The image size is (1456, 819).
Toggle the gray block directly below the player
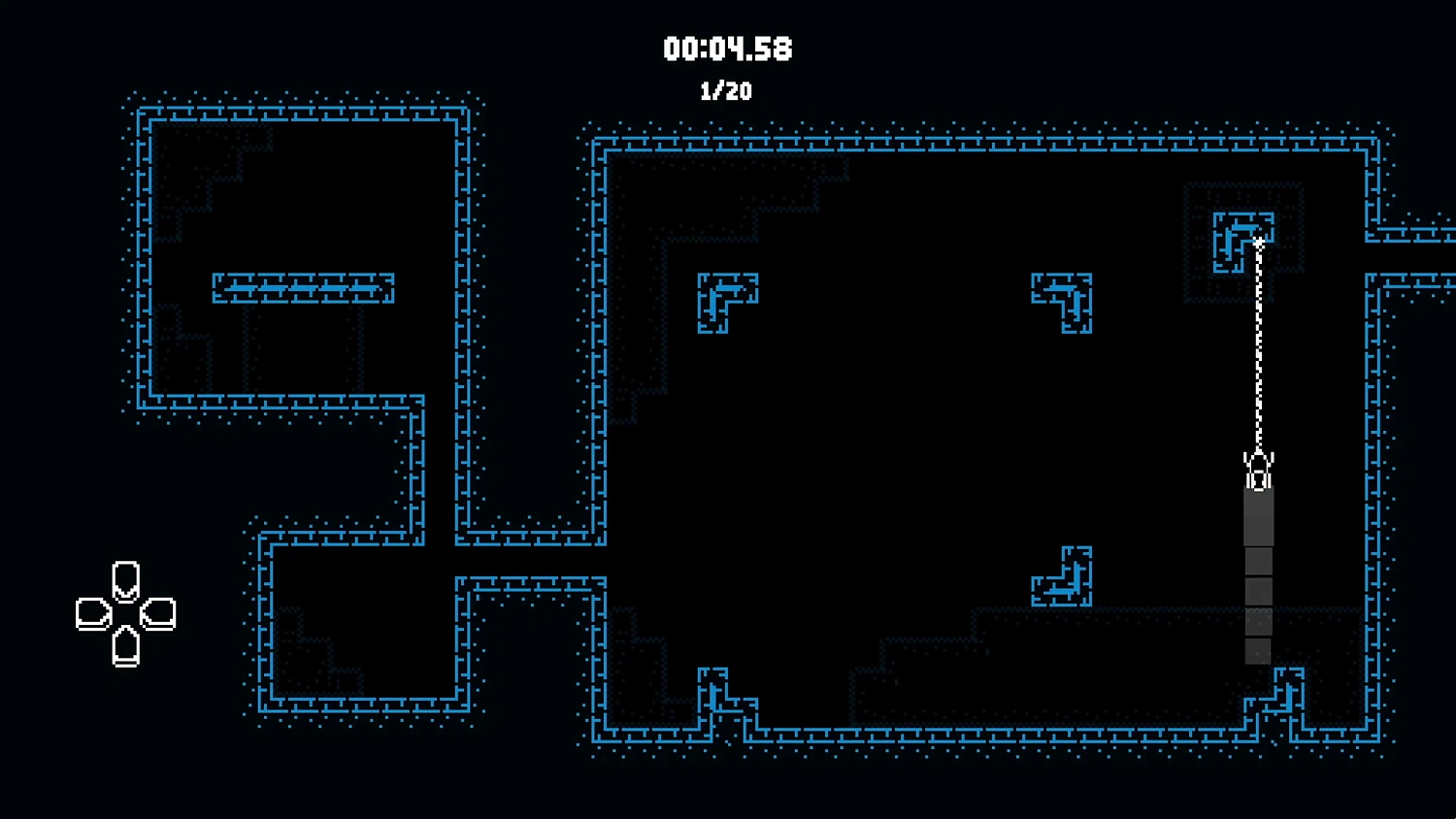1259,514
